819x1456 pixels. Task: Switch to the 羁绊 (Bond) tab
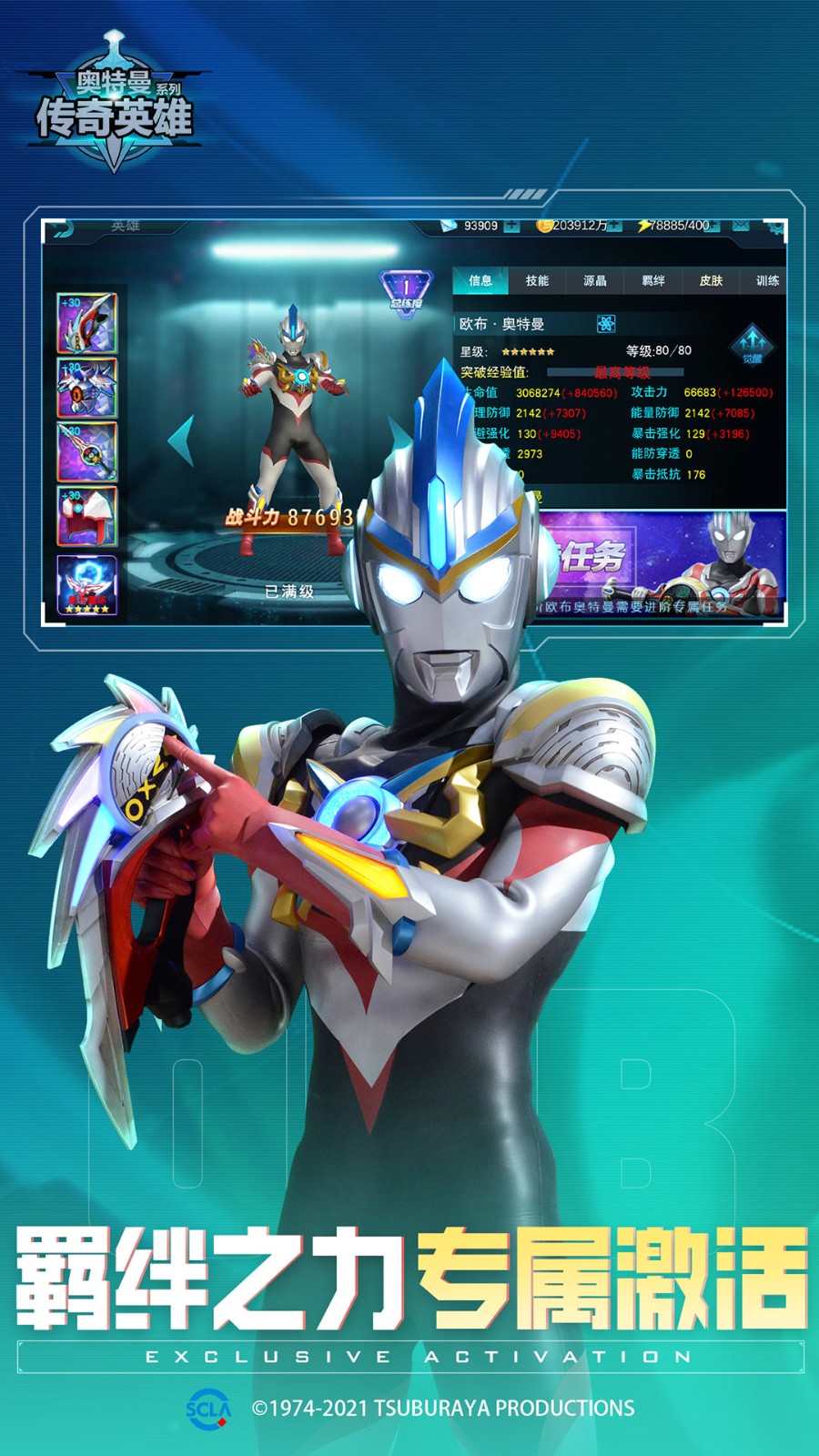pyautogui.click(x=653, y=281)
